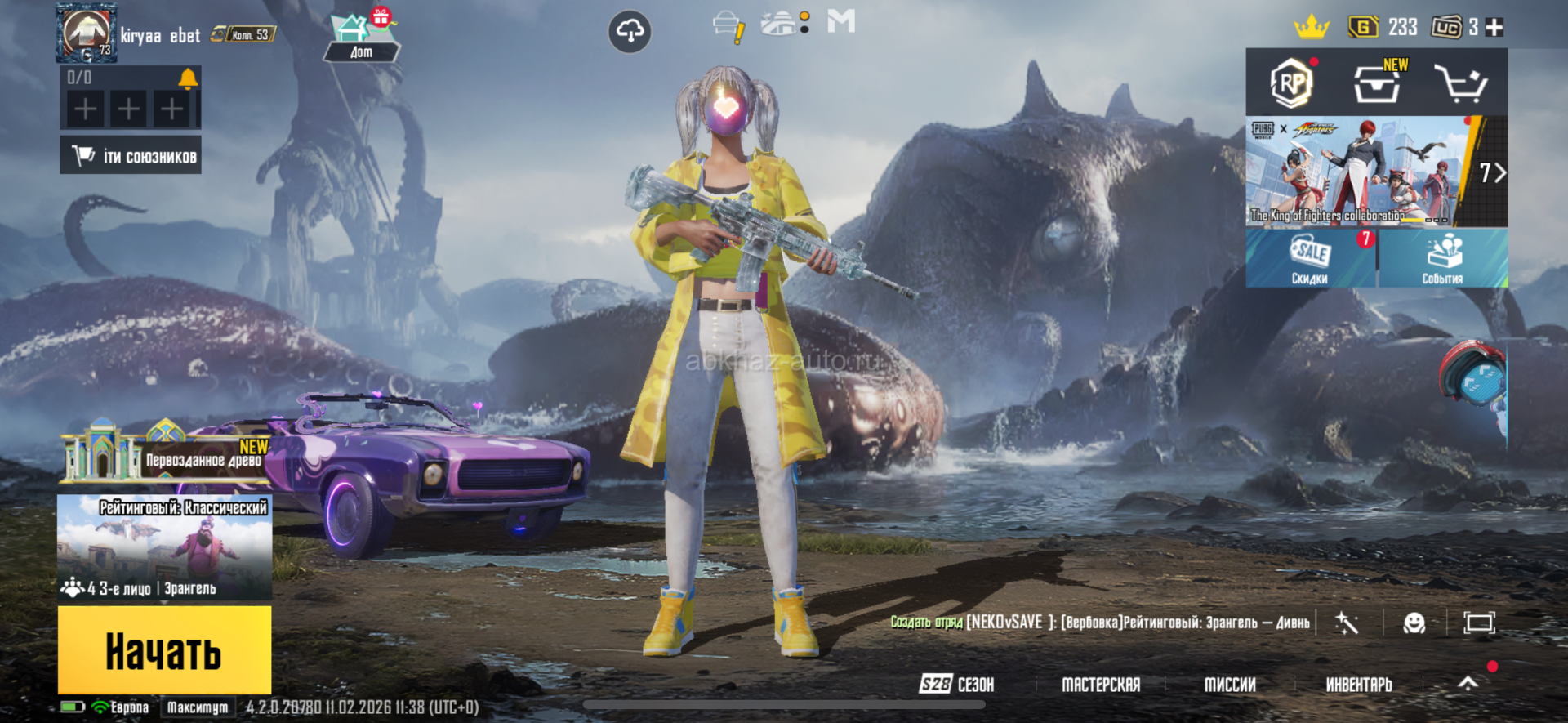Add UC currency with the plus button
1568x723 pixels.
click(1494, 28)
